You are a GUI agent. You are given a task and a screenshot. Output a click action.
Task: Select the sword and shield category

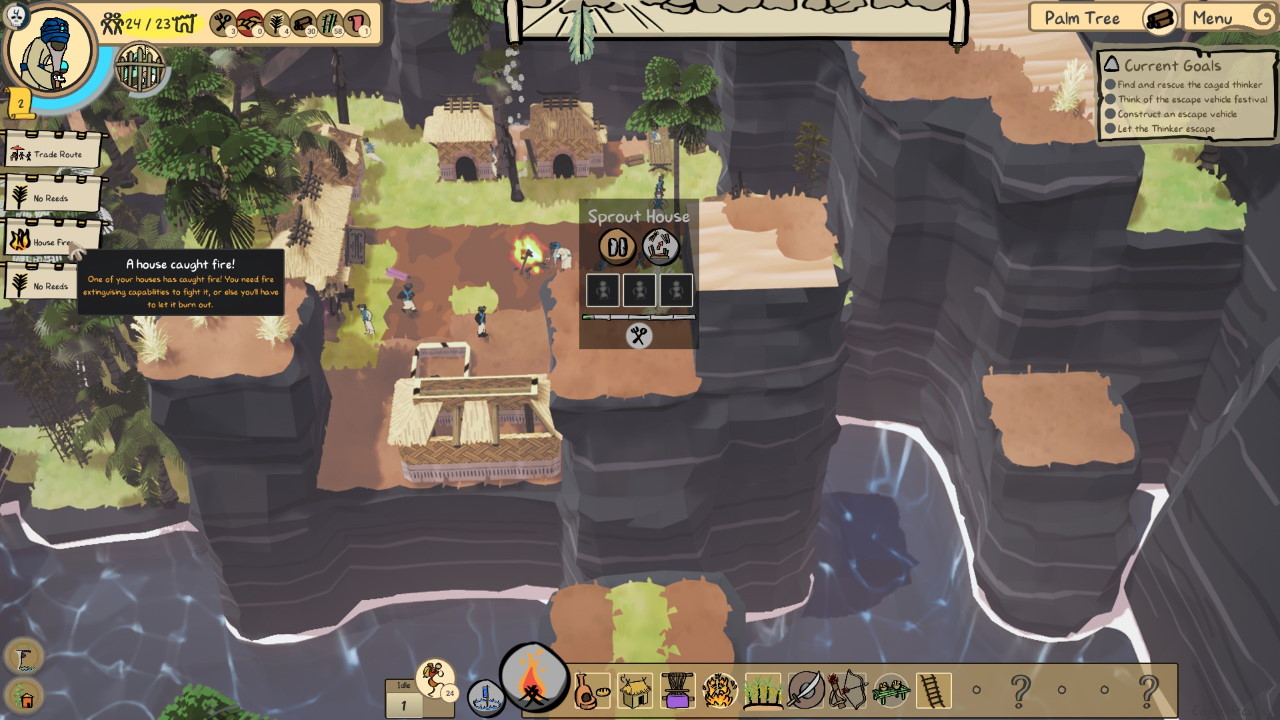click(805, 690)
